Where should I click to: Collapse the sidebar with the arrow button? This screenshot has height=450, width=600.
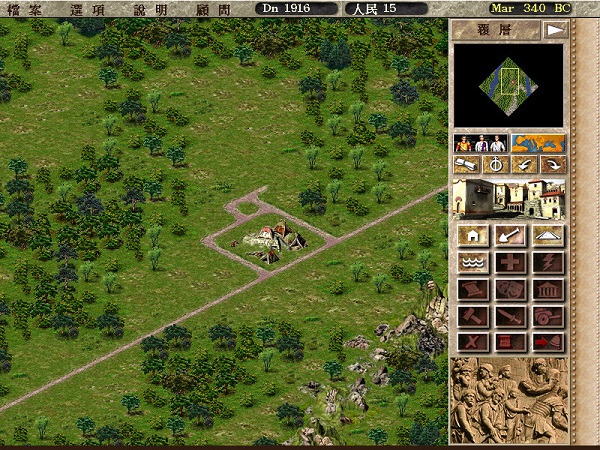point(553,30)
